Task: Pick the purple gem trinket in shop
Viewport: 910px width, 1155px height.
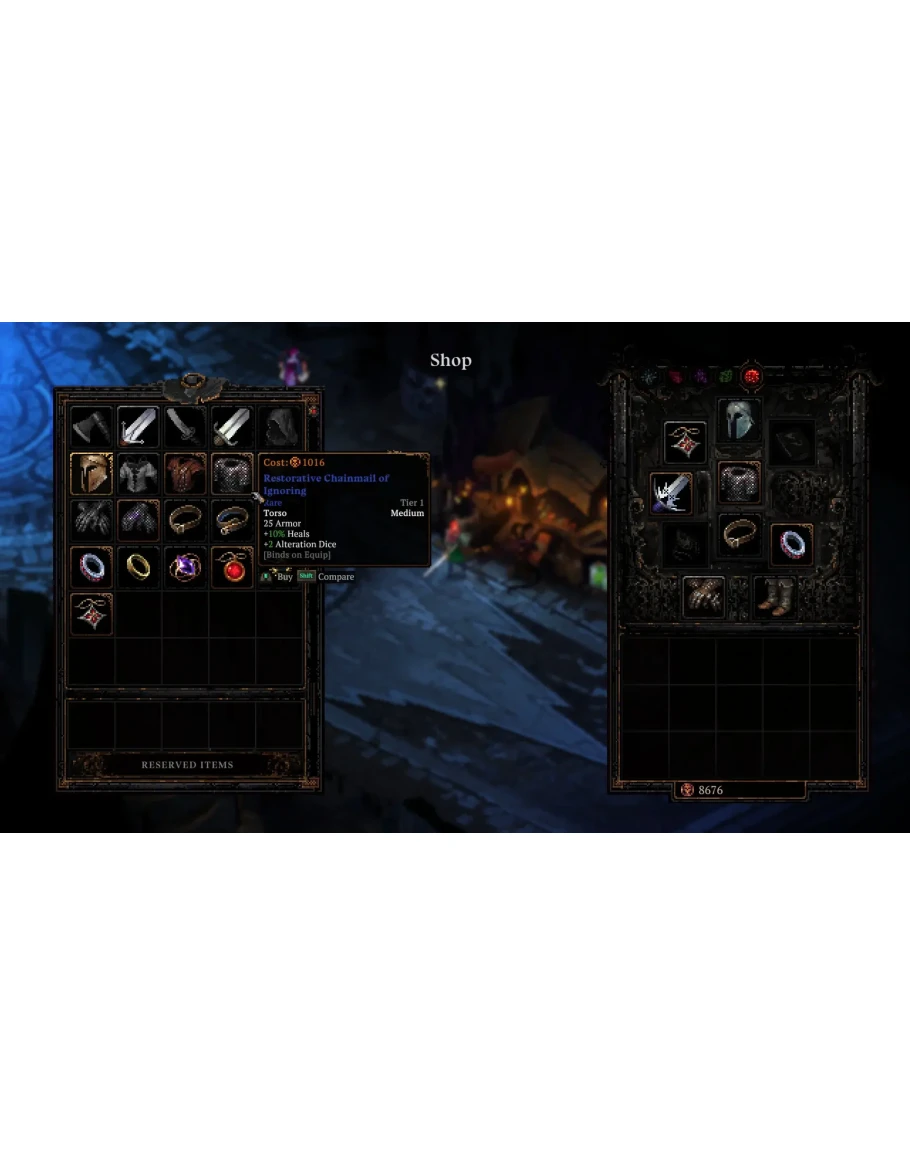Action: (x=185, y=567)
